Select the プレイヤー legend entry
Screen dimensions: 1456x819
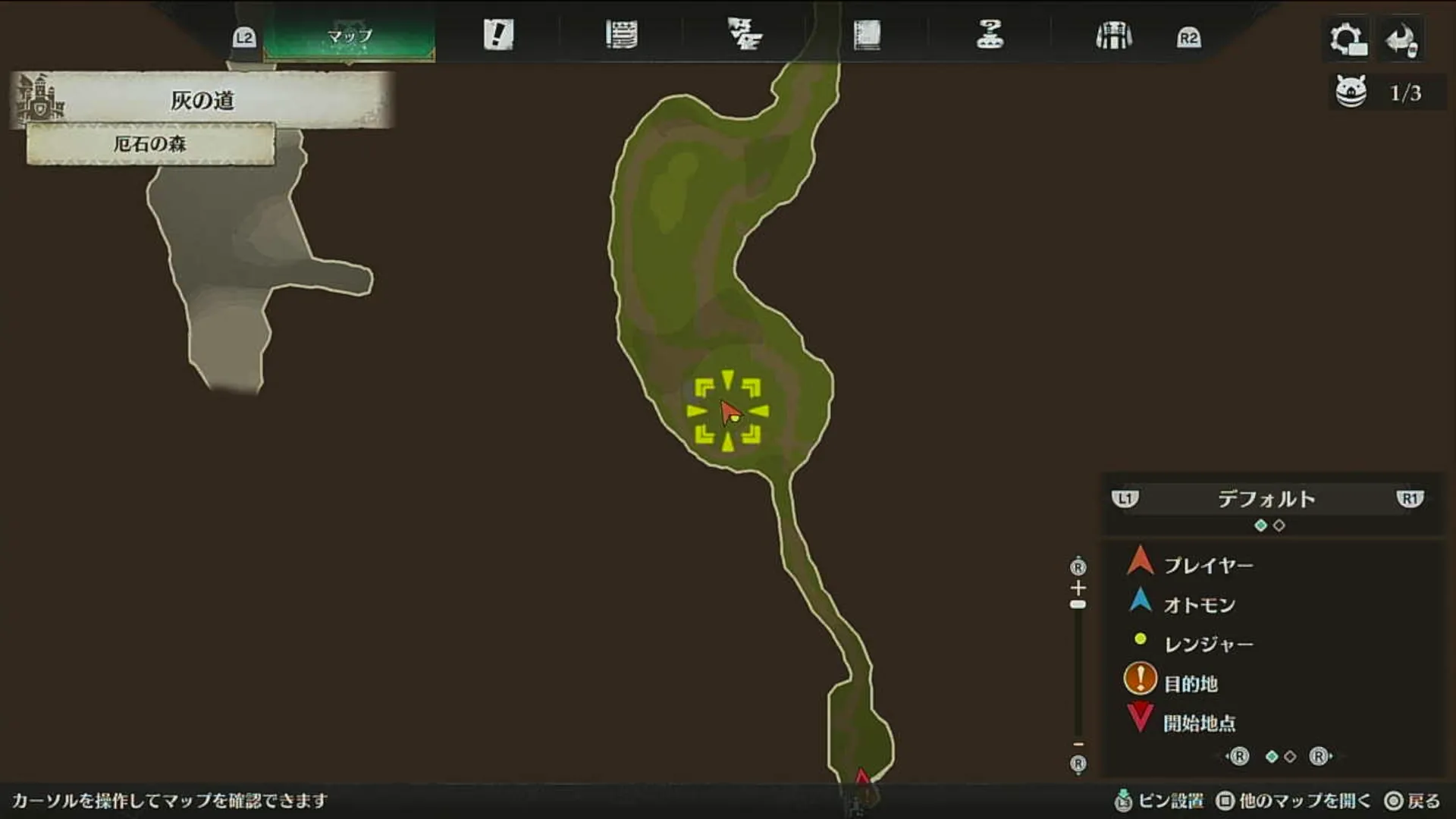pos(1208,566)
